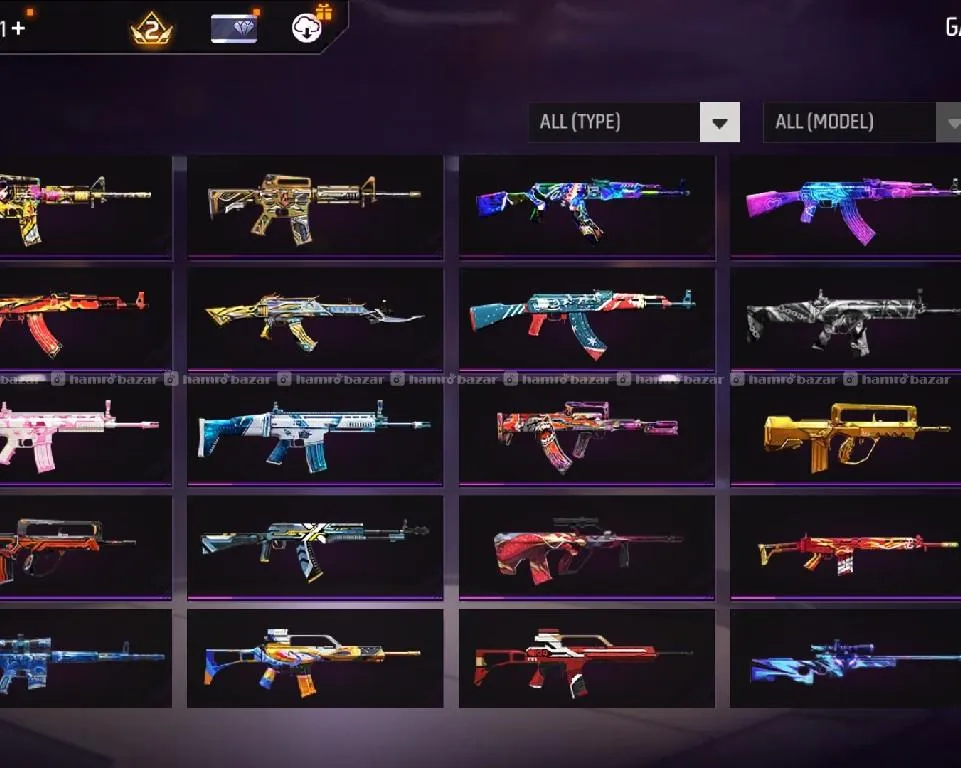
Task: Open the gold rank 2 crown icon
Action: click(x=152, y=30)
